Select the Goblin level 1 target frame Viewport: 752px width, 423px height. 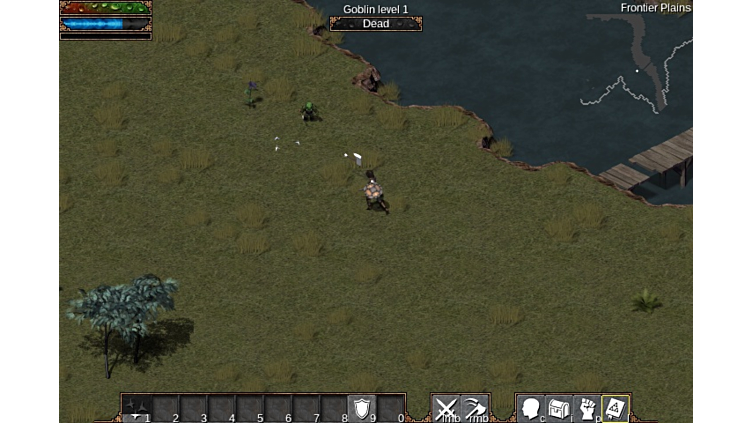pos(376,17)
